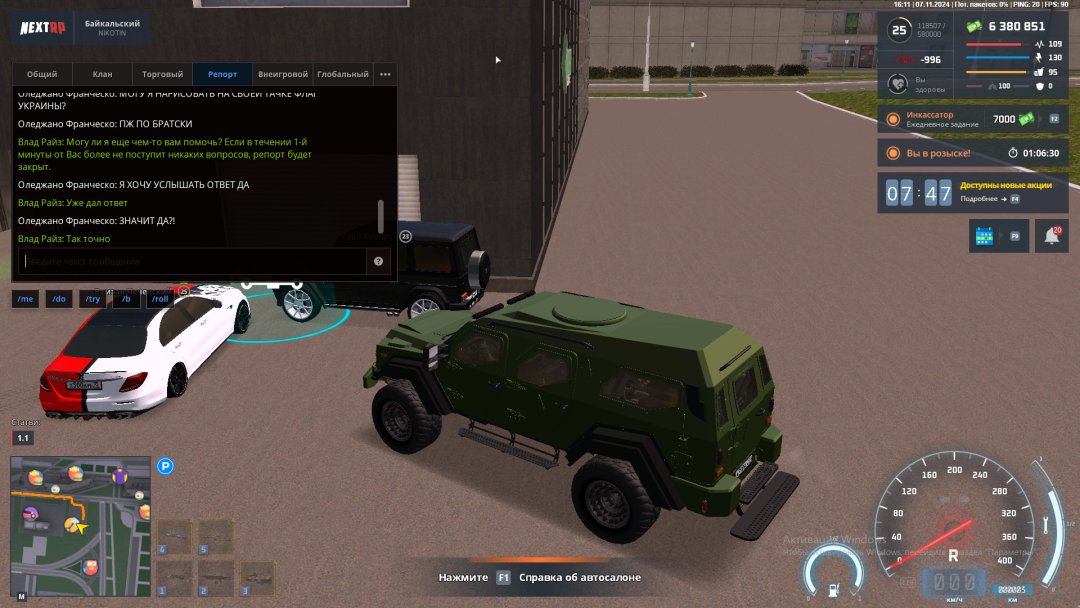This screenshot has width=1080, height=608.
Task: Switch to the Общий chat tab
Action: [x=42, y=74]
